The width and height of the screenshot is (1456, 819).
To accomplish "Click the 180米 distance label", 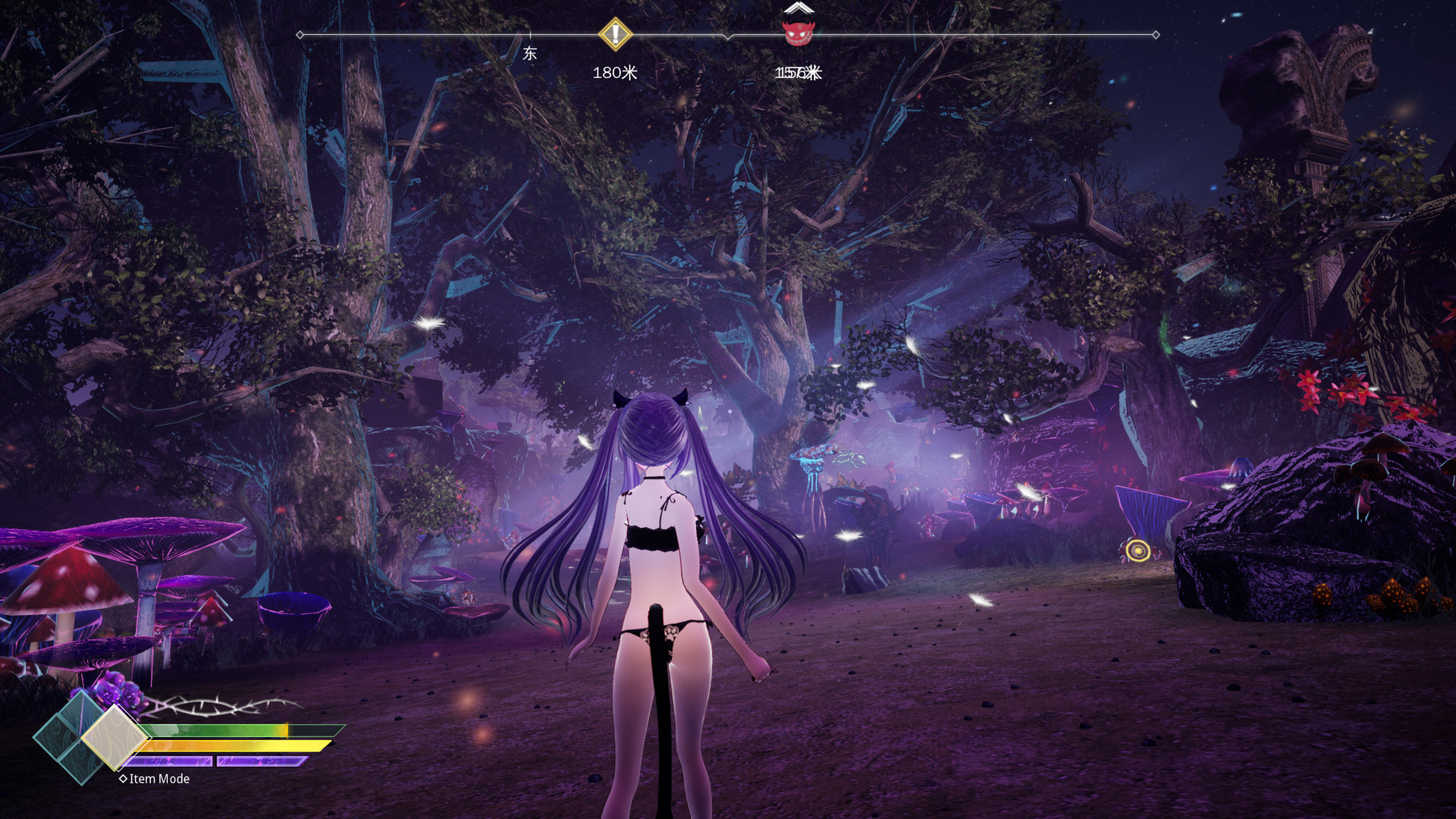I will pyautogui.click(x=614, y=72).
